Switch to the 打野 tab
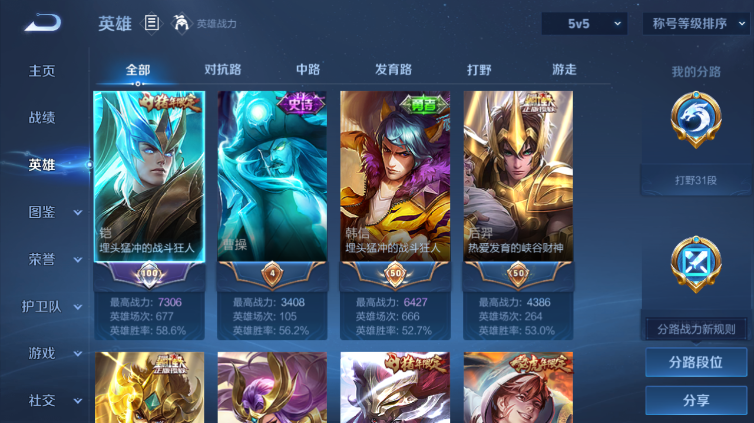754x423 pixels. [x=479, y=70]
